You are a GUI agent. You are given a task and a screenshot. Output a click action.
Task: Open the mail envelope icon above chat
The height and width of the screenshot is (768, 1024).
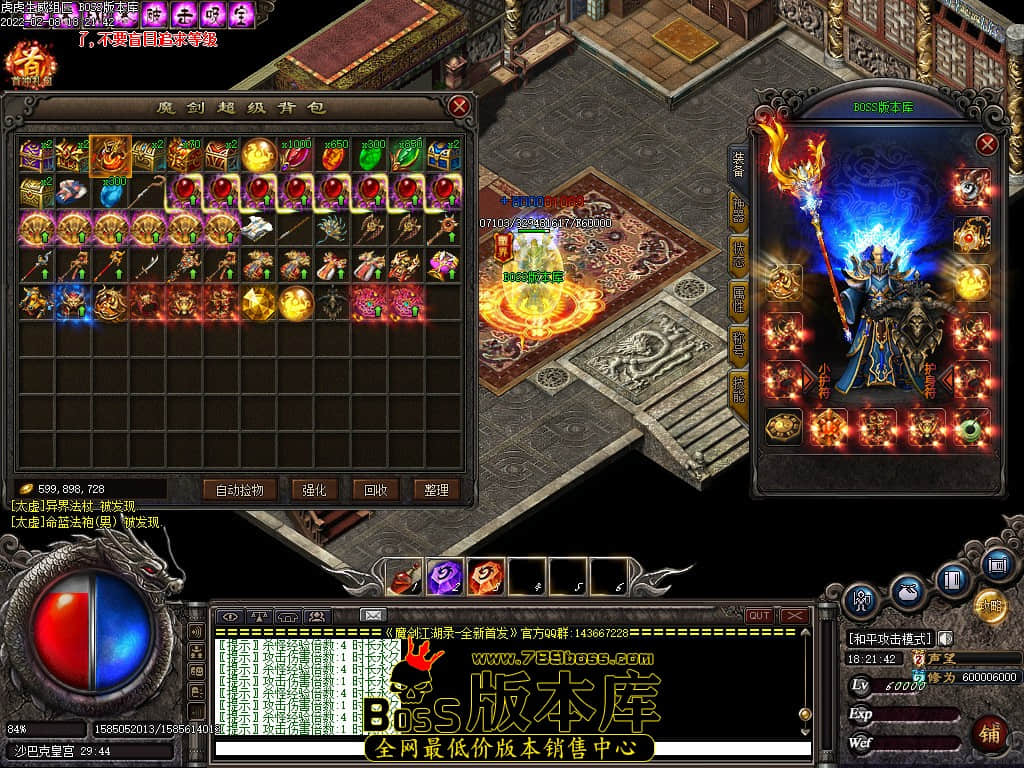372,615
